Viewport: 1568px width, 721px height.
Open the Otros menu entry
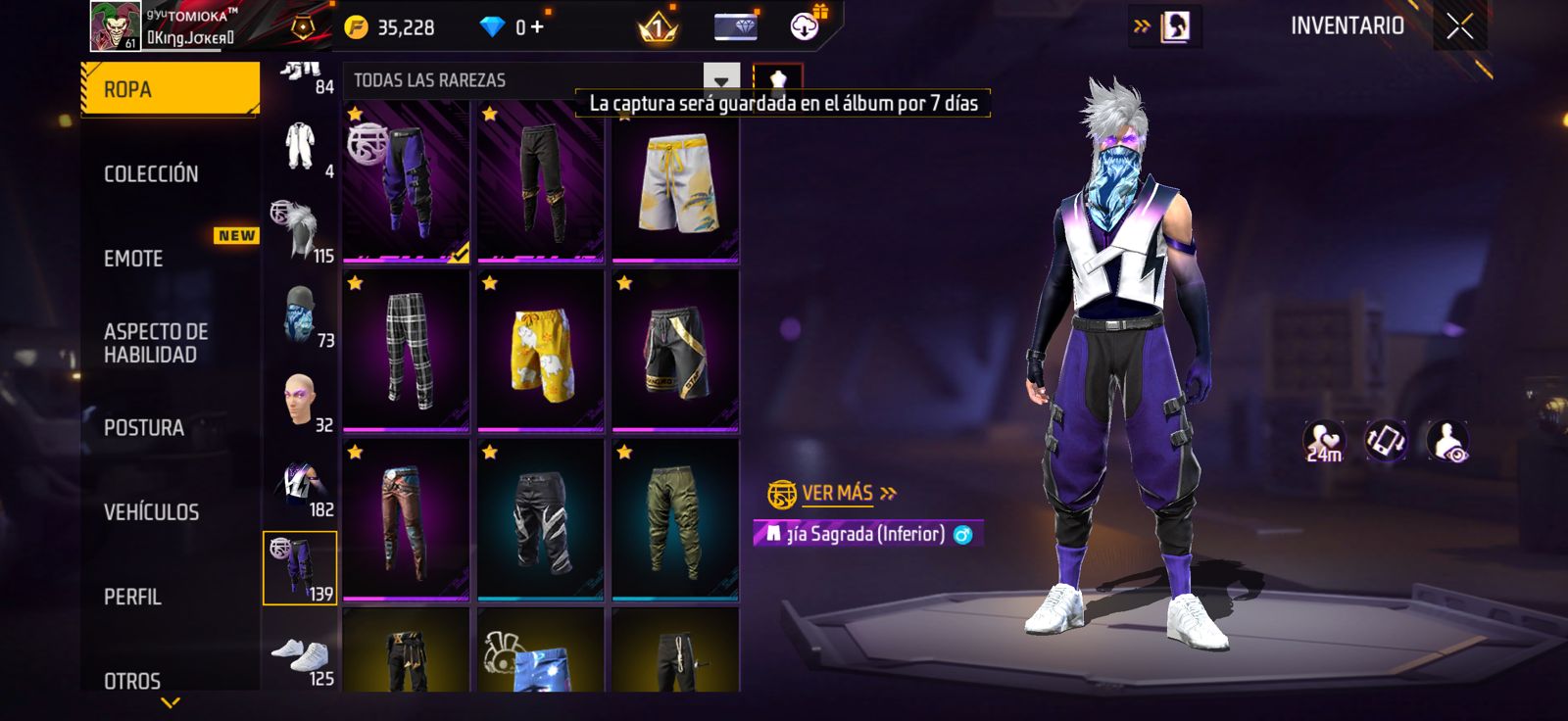pos(132,680)
